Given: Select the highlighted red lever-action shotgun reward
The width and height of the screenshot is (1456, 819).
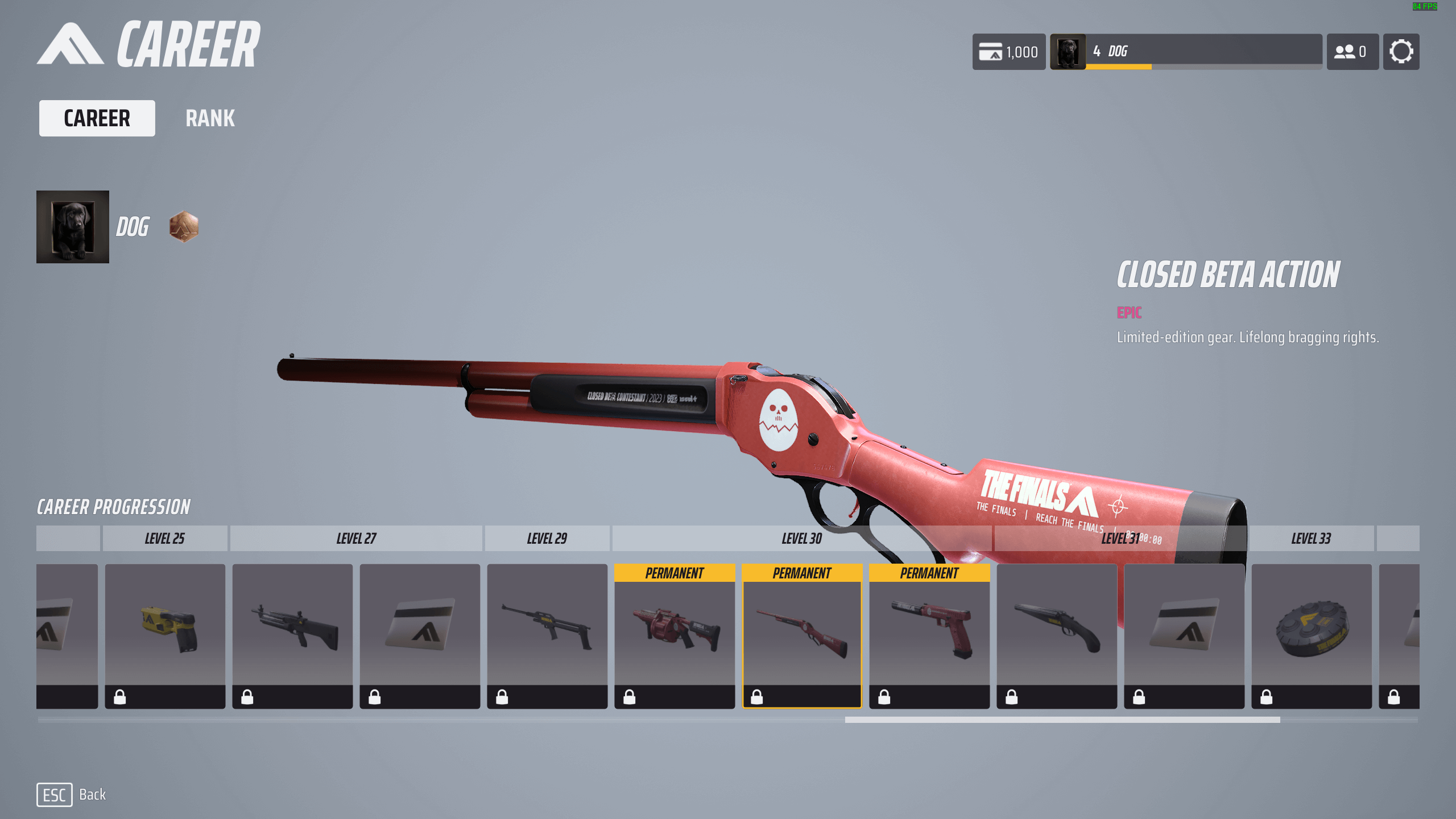Looking at the screenshot, I should point(802,635).
